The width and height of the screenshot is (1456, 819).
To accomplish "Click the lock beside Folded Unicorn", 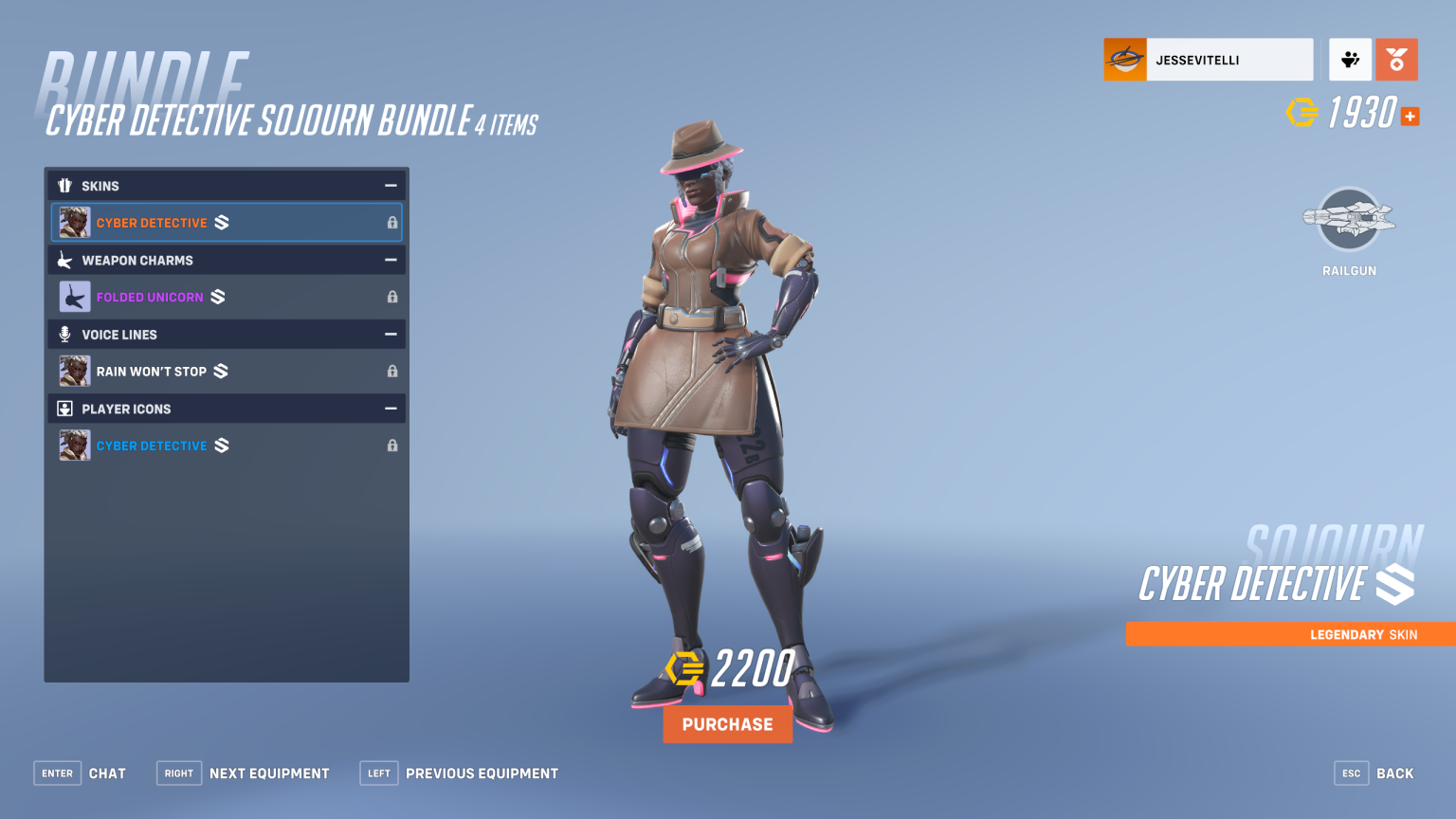I will tap(391, 296).
